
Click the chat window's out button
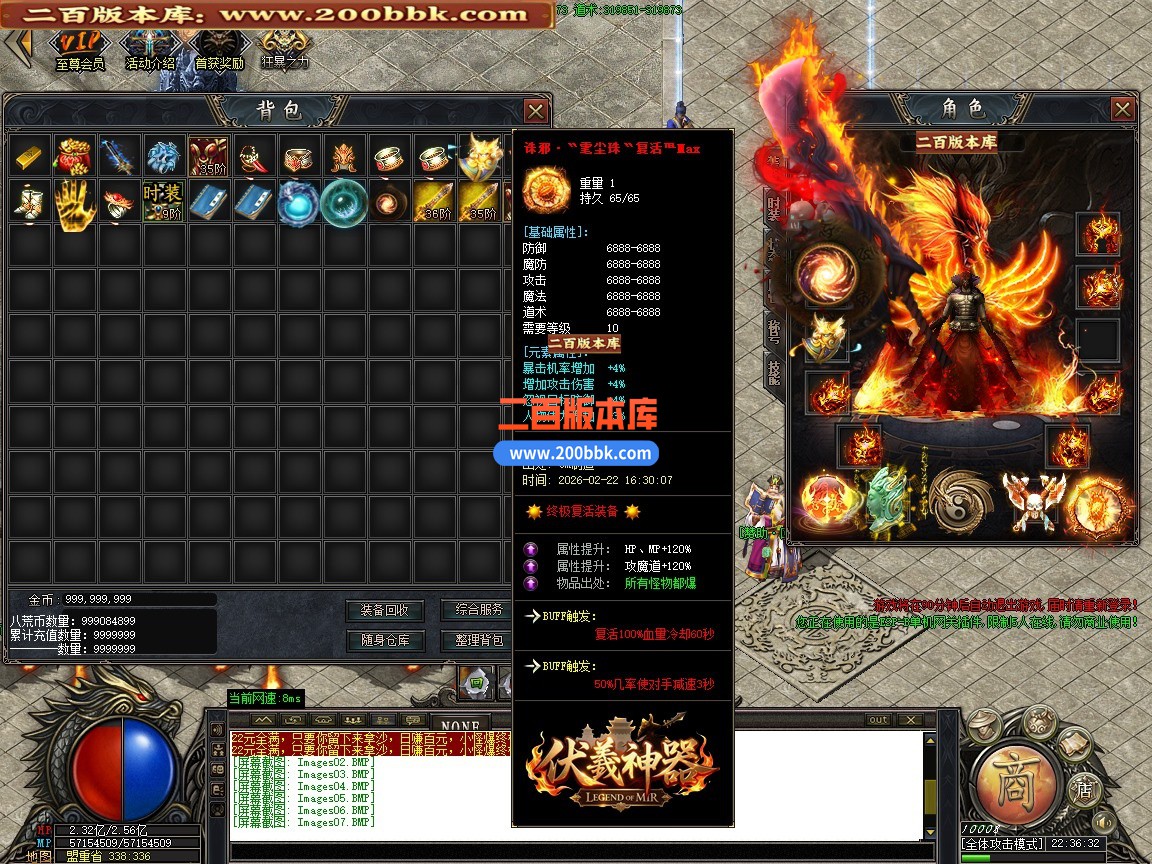tap(878, 720)
